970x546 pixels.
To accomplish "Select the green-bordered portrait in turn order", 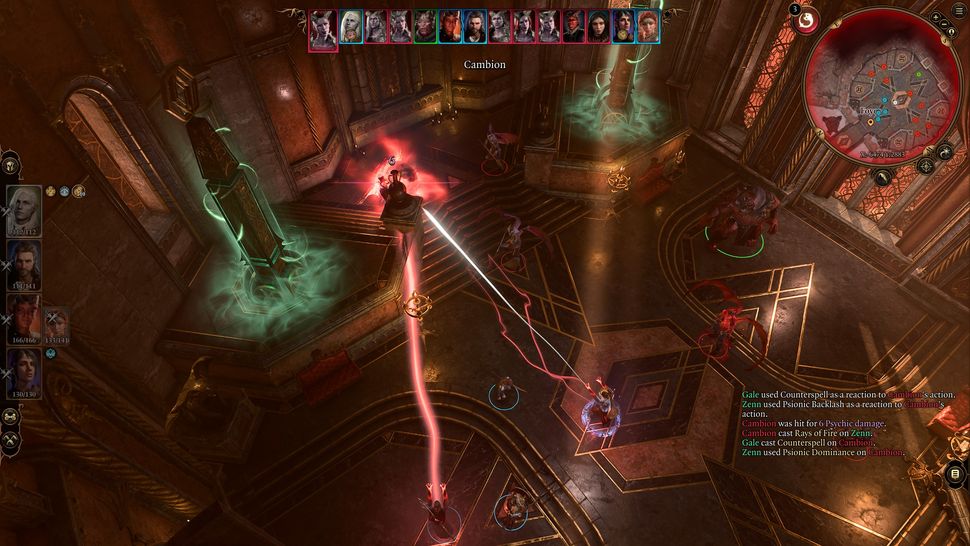I will tap(425, 27).
